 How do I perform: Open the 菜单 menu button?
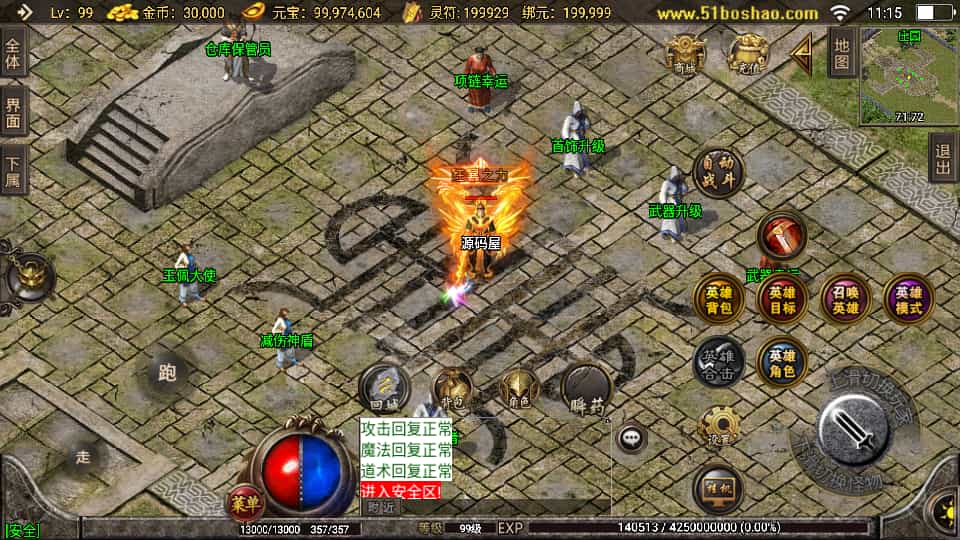point(243,500)
